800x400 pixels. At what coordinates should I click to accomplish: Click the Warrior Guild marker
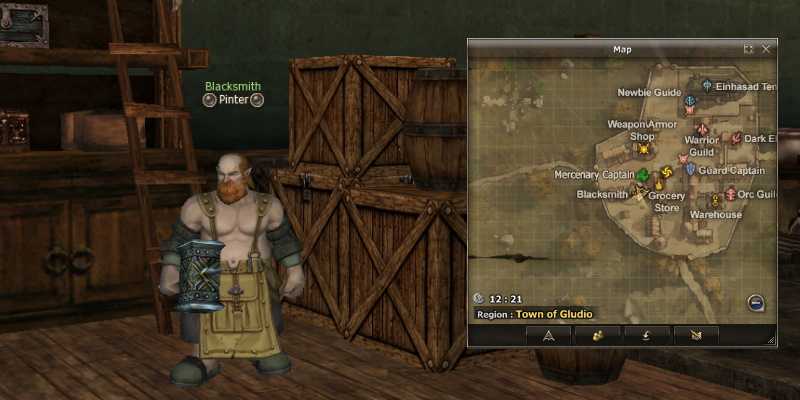coord(702,130)
